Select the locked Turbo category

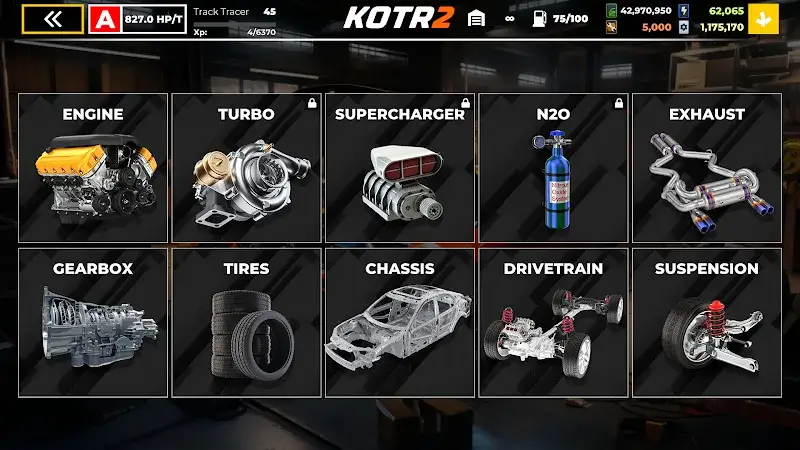point(246,167)
